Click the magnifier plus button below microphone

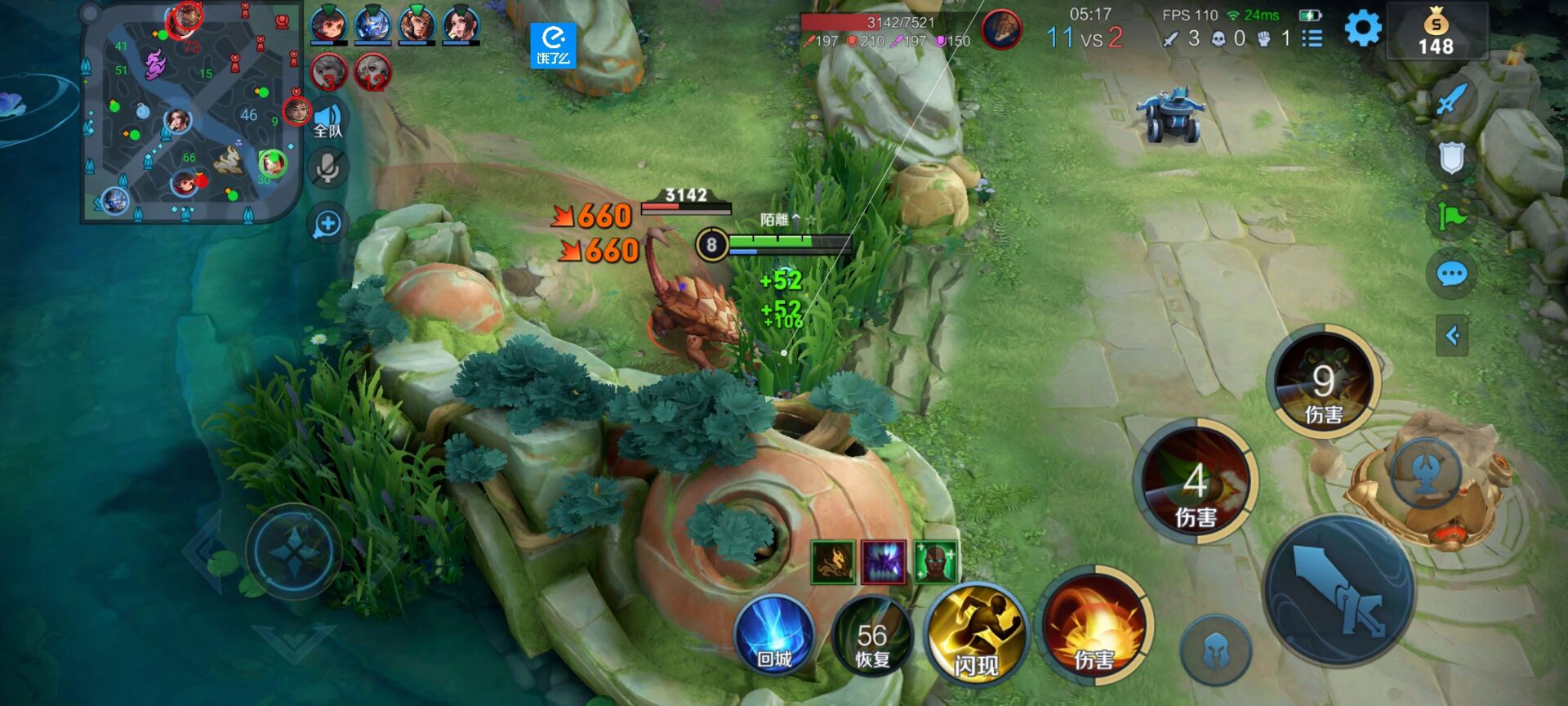point(327,224)
